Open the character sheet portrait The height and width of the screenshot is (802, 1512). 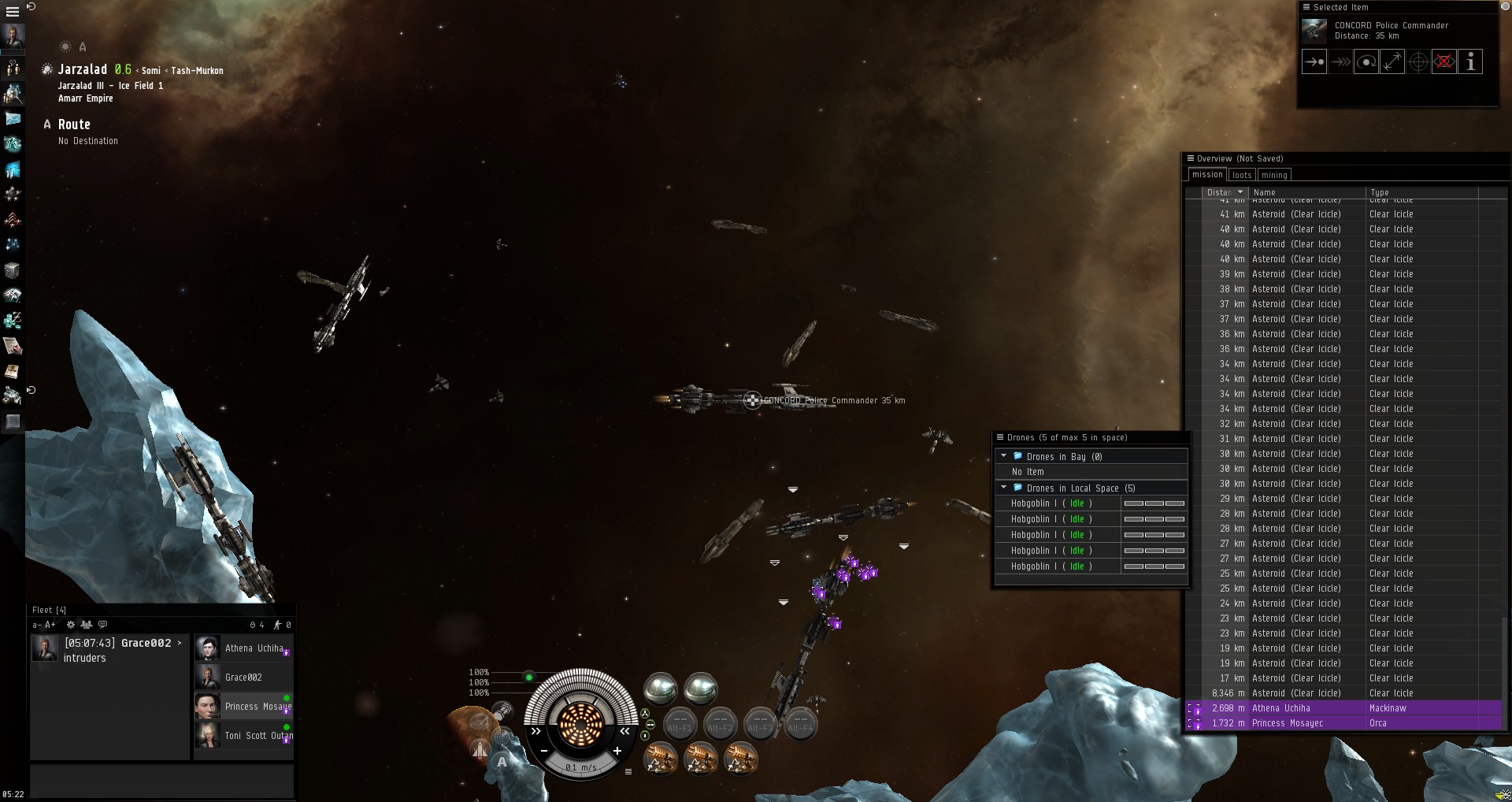point(13,35)
